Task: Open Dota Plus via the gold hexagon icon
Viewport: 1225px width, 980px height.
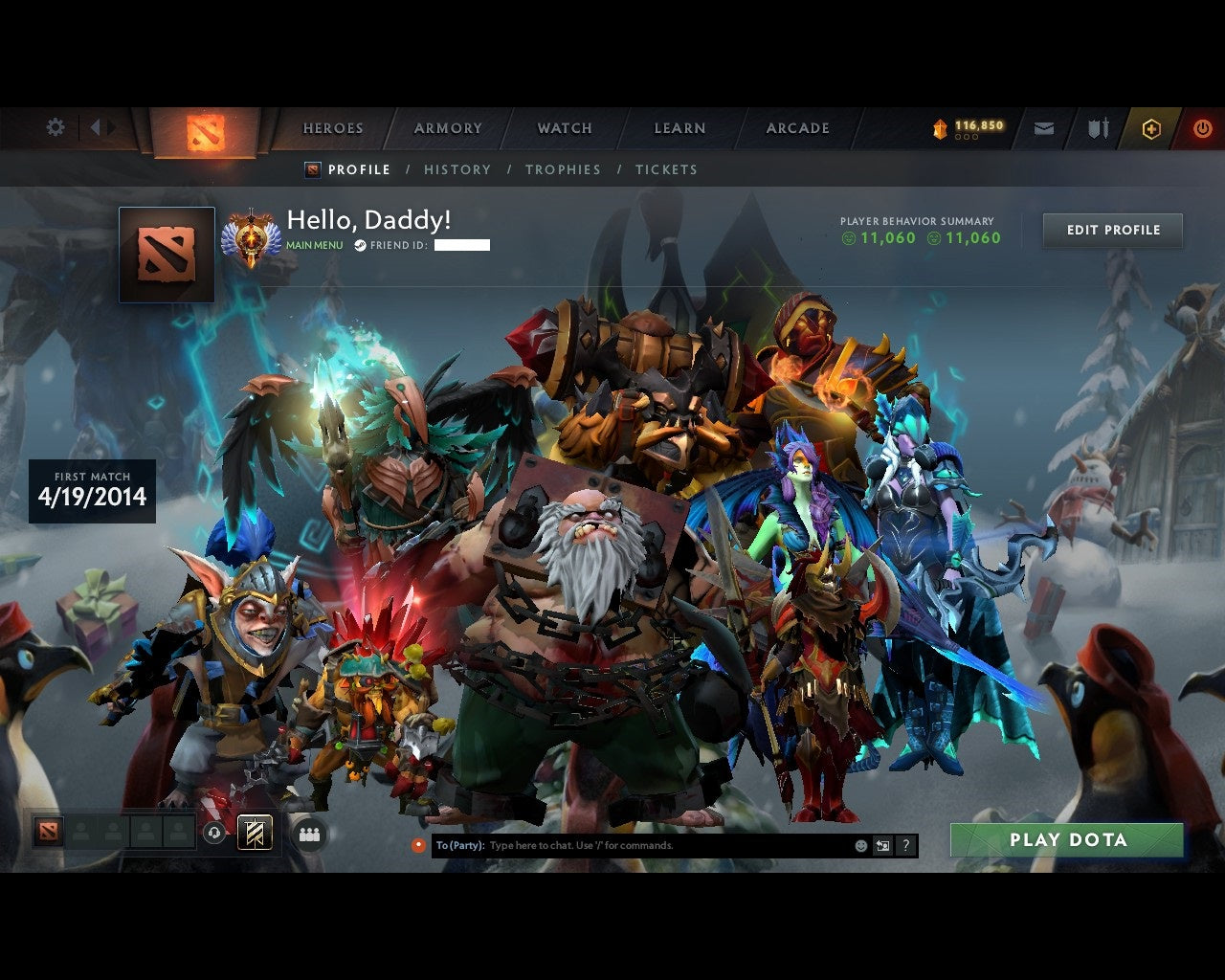Action: tap(1151, 128)
